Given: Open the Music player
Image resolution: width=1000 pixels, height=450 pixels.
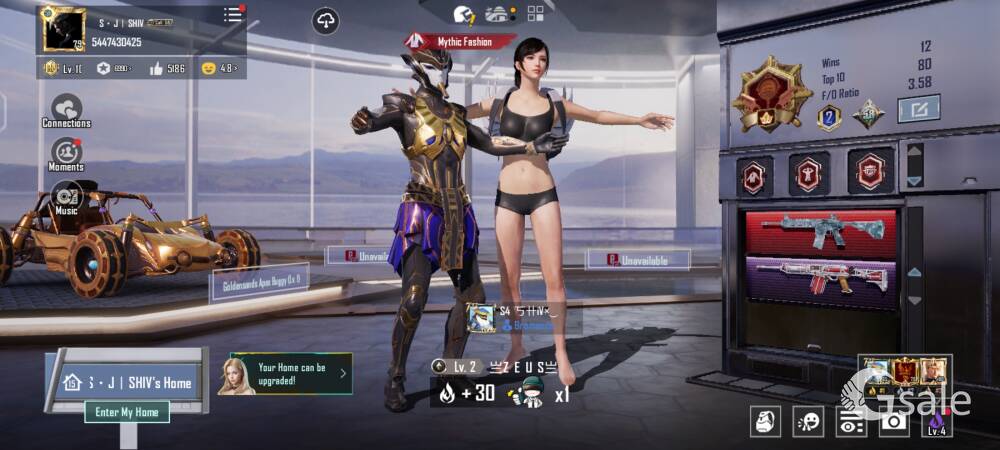Looking at the screenshot, I should [67, 195].
